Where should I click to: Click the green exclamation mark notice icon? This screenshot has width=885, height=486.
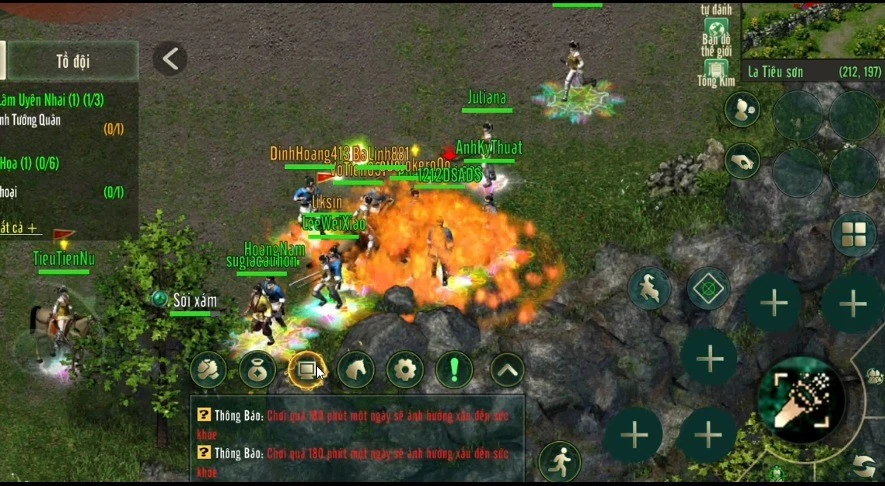click(454, 370)
